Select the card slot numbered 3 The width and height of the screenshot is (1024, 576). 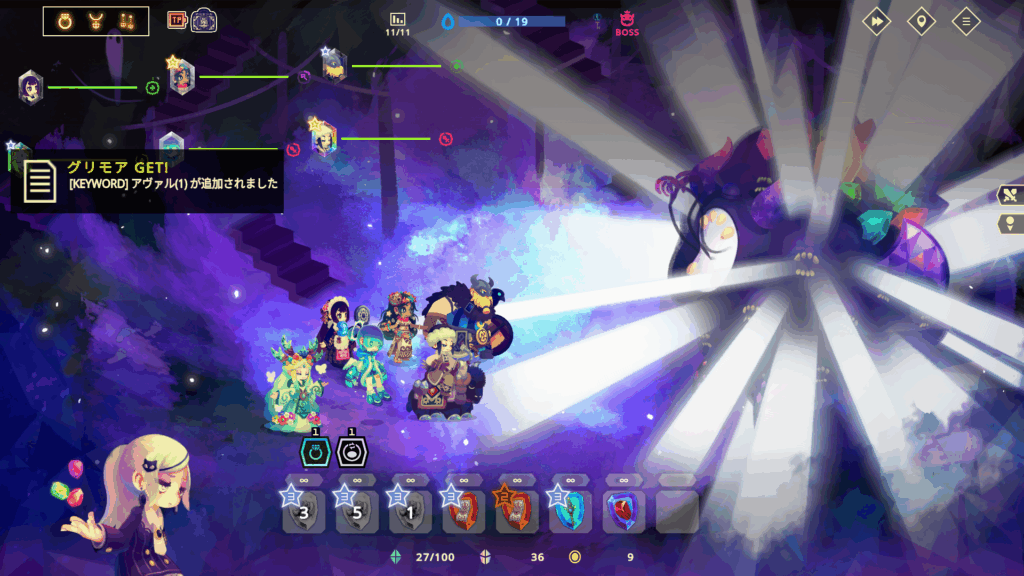303,511
